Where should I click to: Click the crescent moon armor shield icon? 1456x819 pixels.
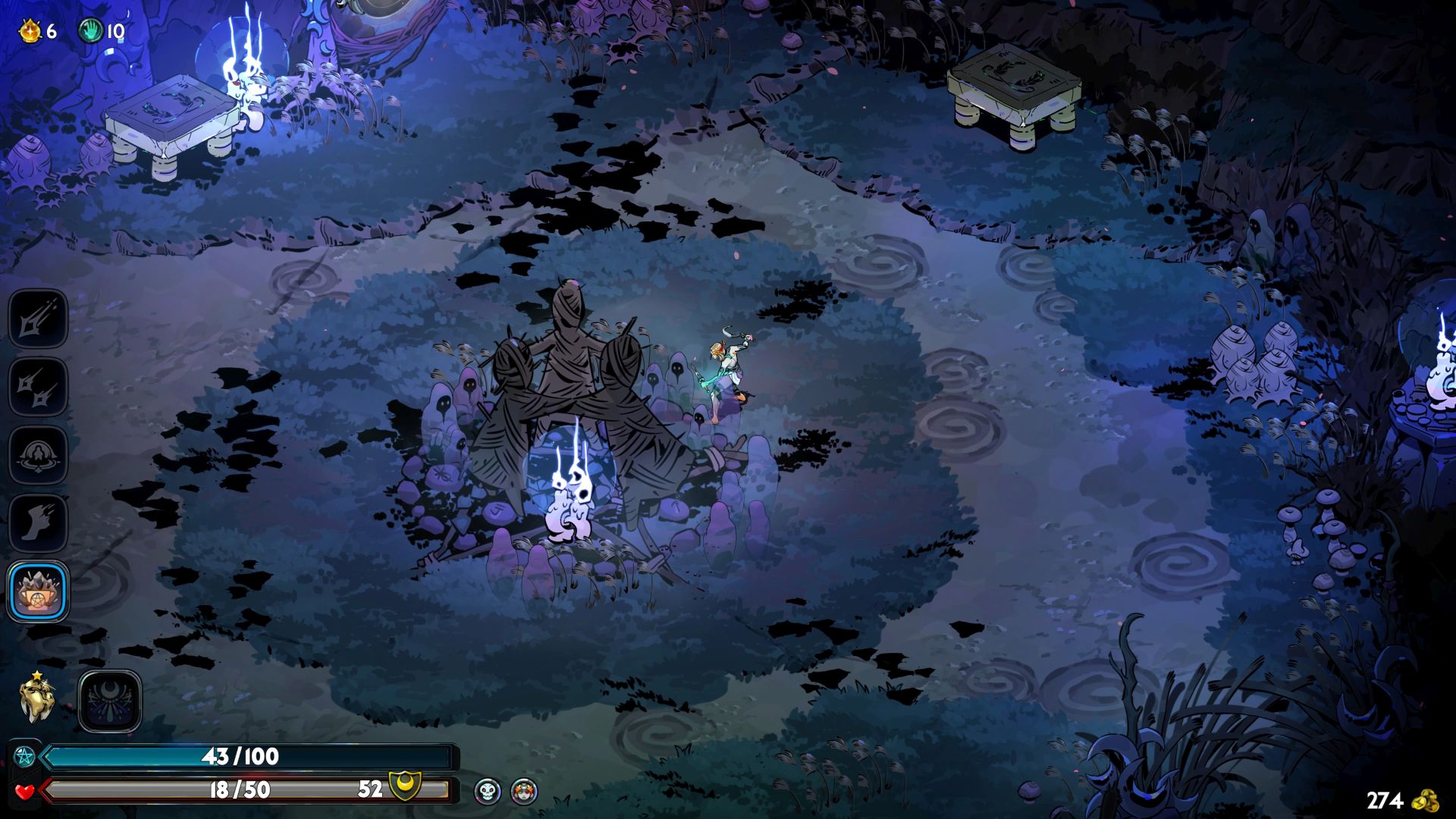405,787
